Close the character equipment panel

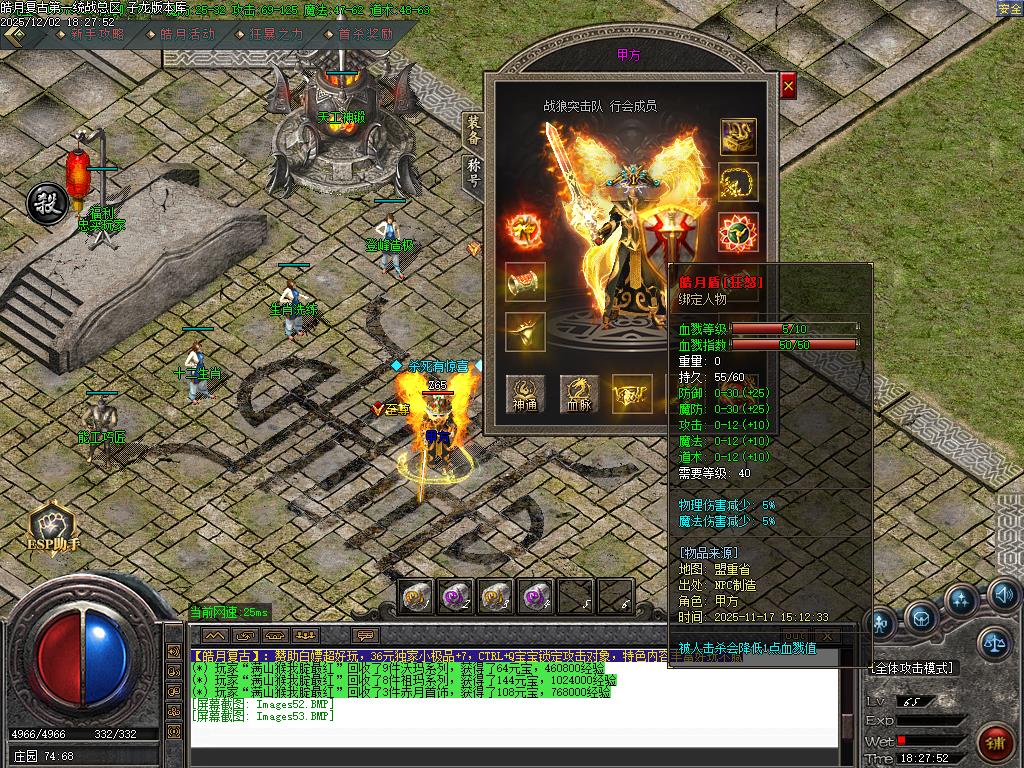click(788, 87)
